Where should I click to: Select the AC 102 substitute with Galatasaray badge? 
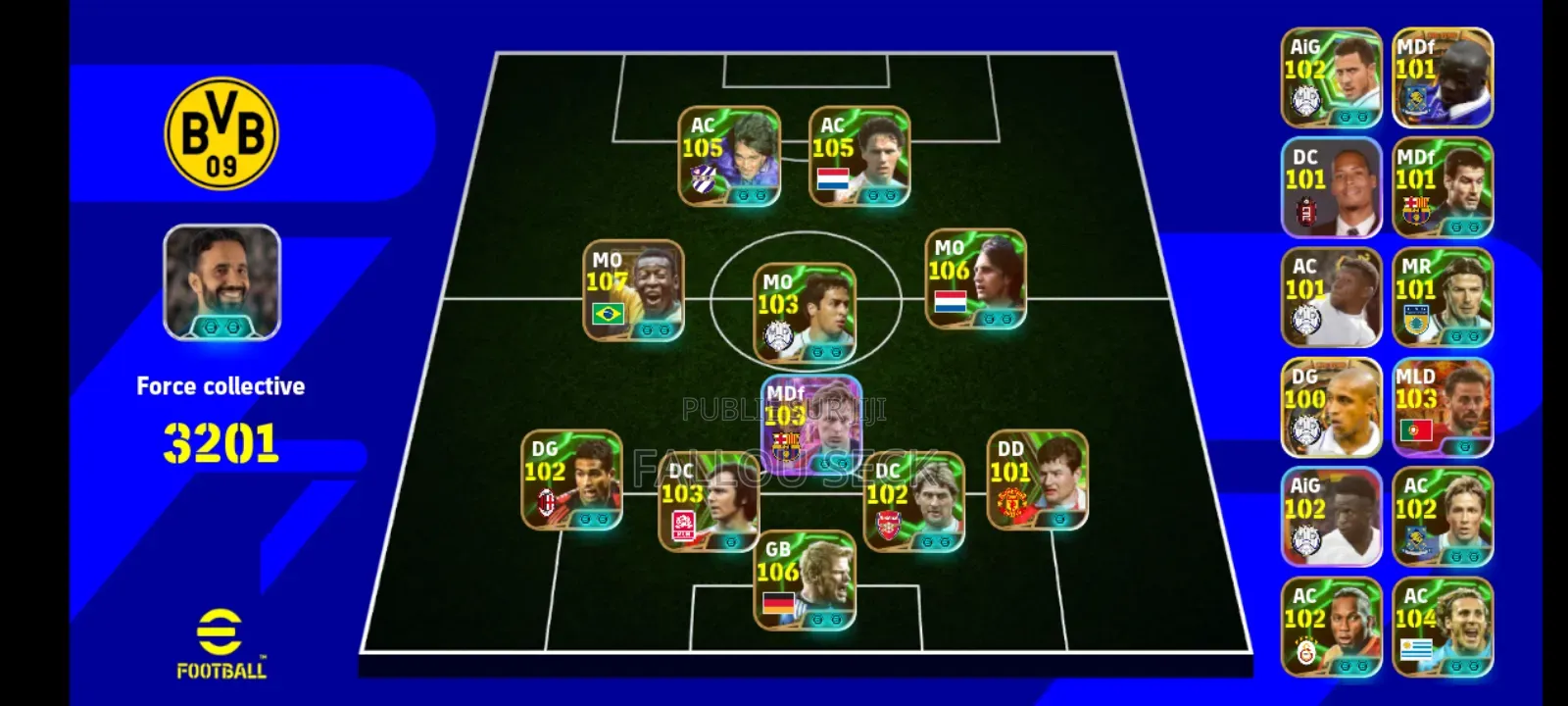point(1331,628)
